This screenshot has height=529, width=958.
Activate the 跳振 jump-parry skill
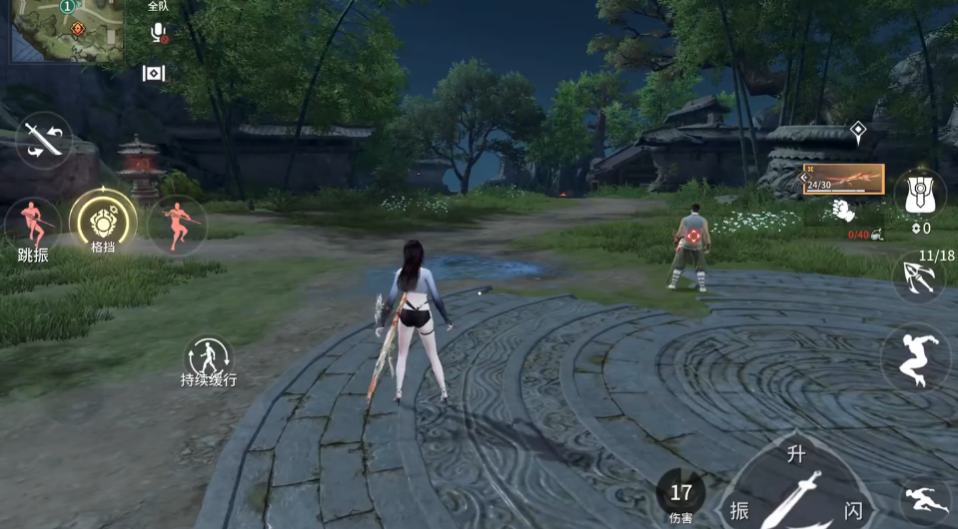point(32,226)
